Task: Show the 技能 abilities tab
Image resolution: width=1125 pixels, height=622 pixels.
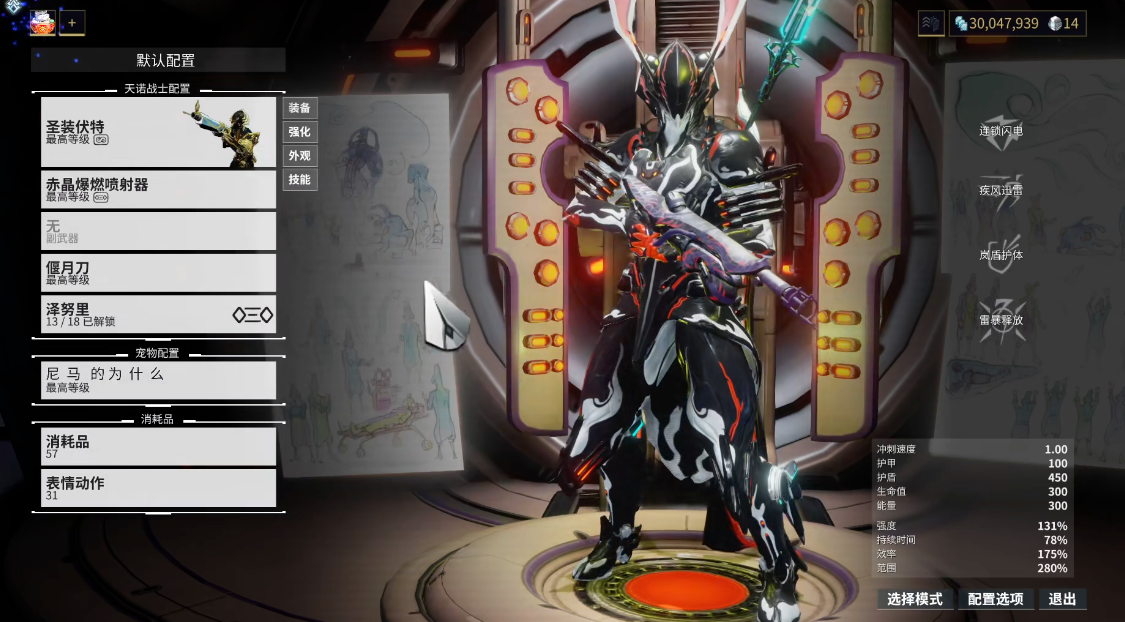Action: pos(299,180)
